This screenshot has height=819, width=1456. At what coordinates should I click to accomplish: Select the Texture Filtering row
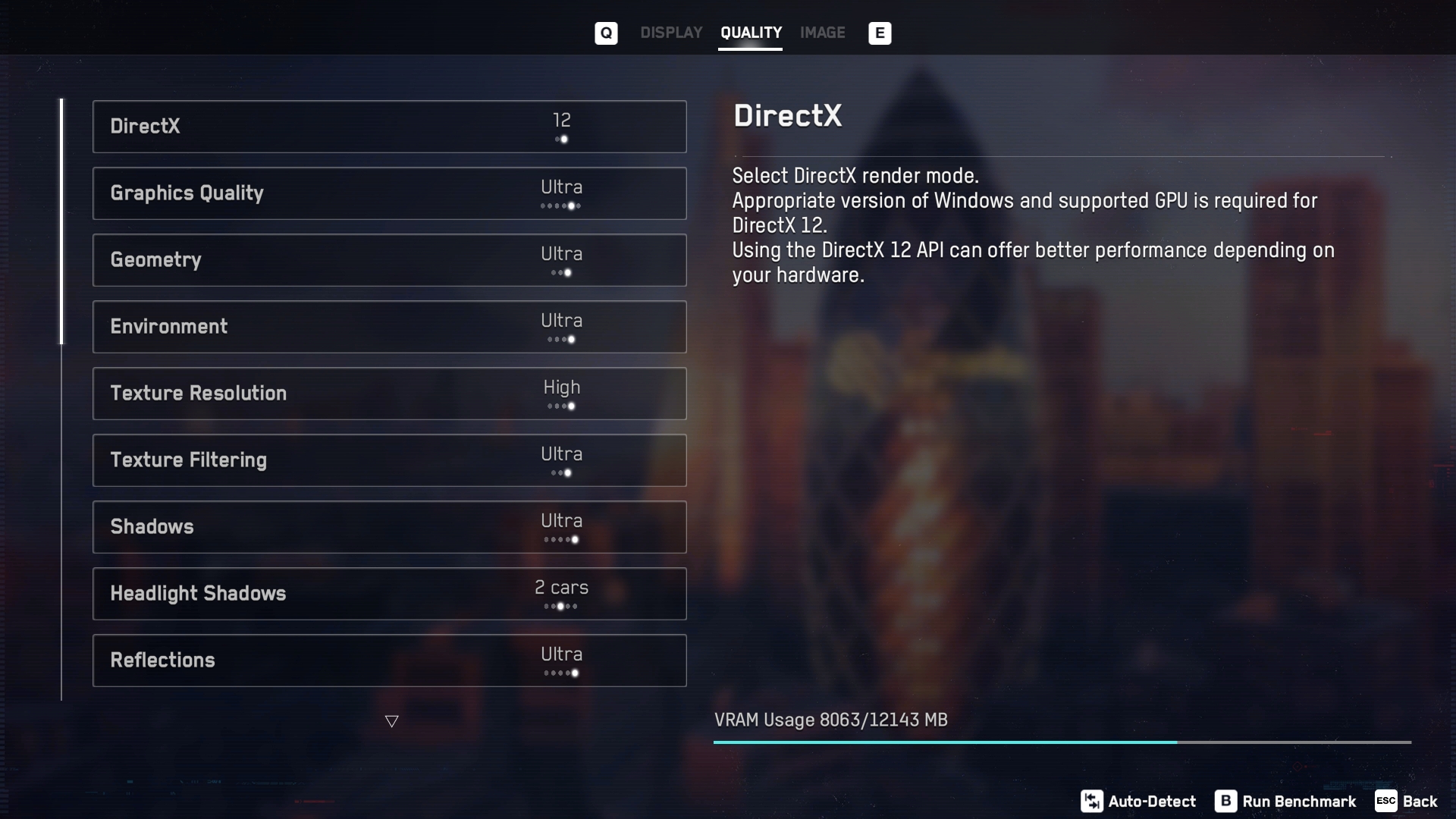389,460
